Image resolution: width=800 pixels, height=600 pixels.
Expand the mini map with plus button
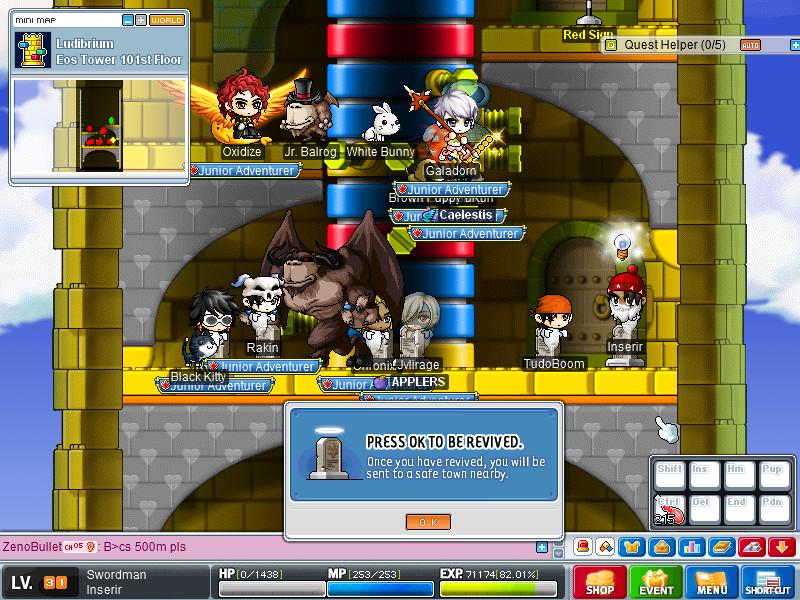coord(141,19)
